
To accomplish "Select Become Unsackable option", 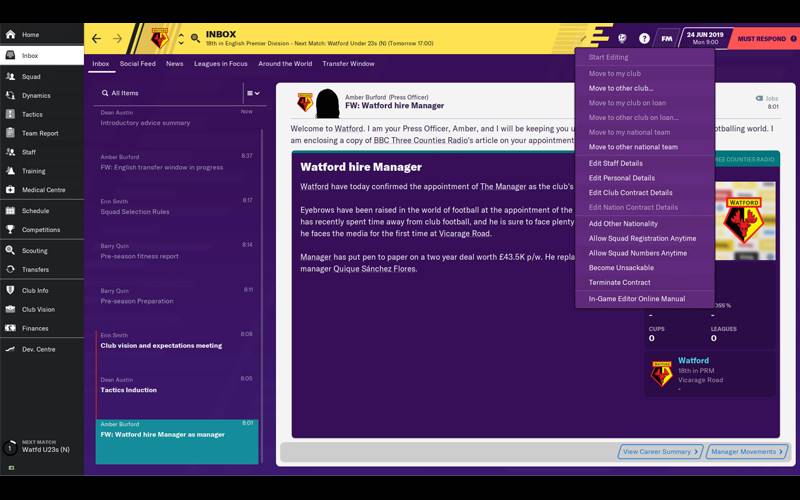I will (621, 268).
